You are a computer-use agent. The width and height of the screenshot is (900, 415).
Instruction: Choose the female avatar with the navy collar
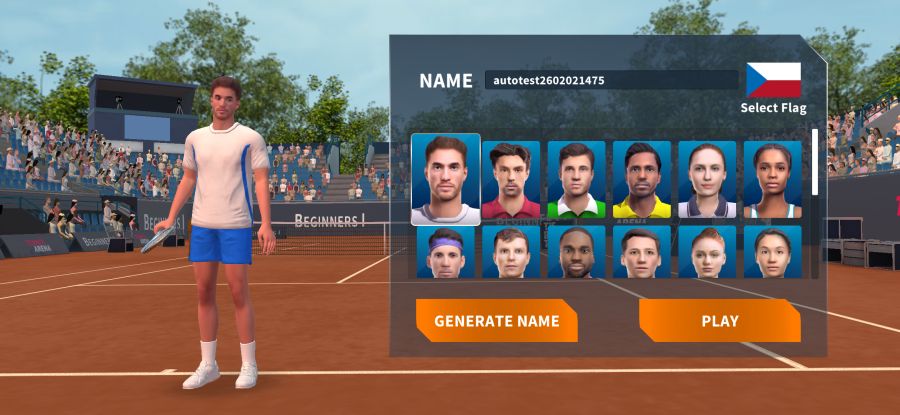[707, 180]
